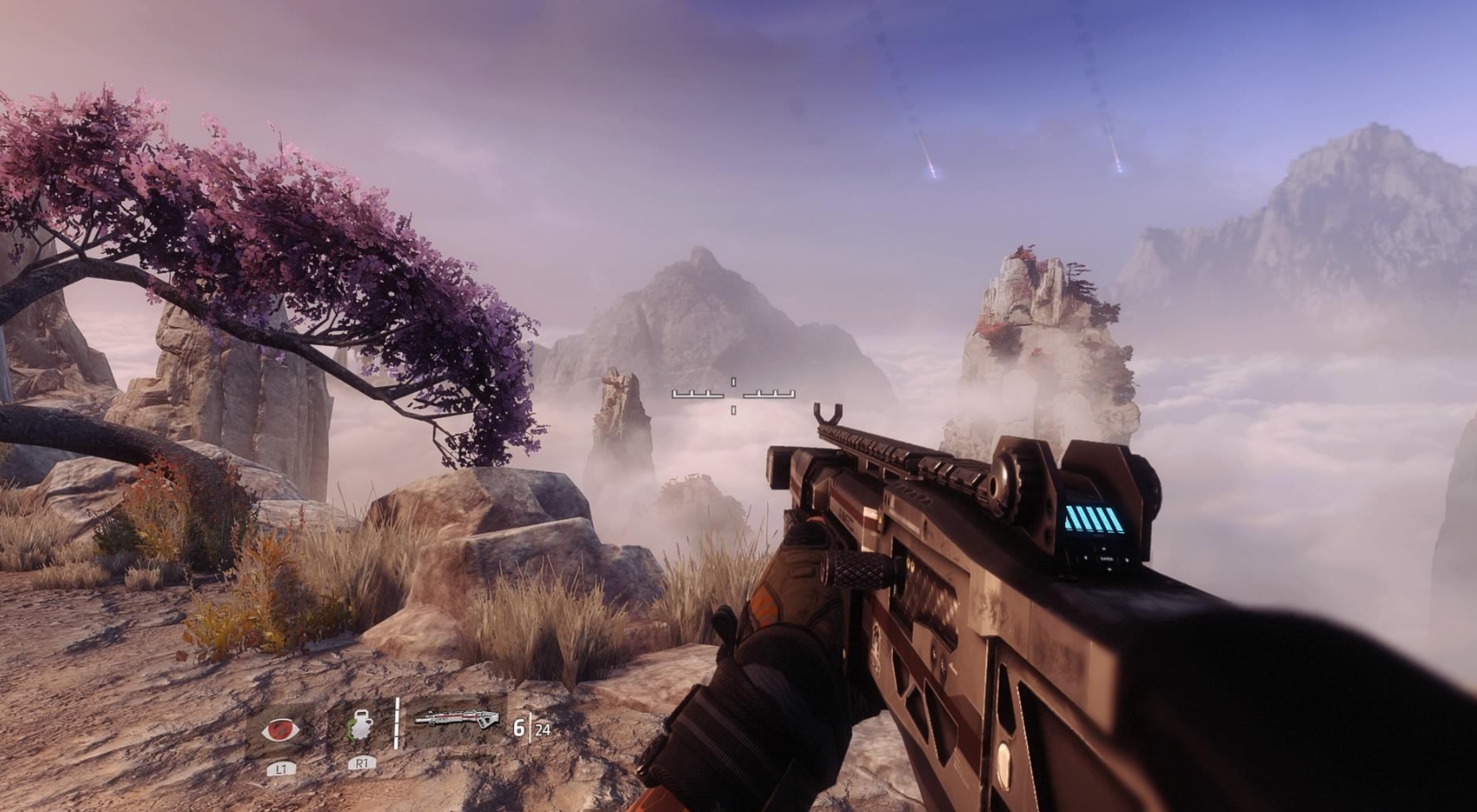
Task: Toggle the cloak ability via its eye icon
Action: [x=279, y=729]
